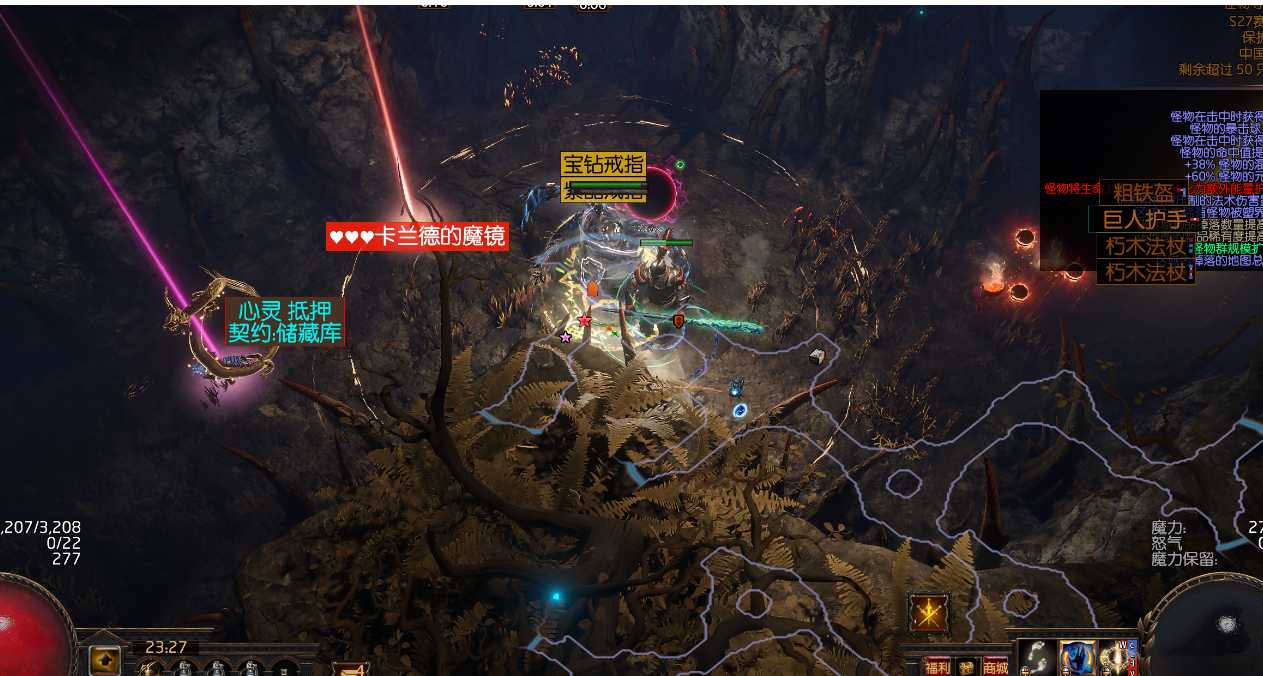This screenshot has width=1263, height=676.
Task: Activate the crossed swords skill icon
Action: [929, 613]
